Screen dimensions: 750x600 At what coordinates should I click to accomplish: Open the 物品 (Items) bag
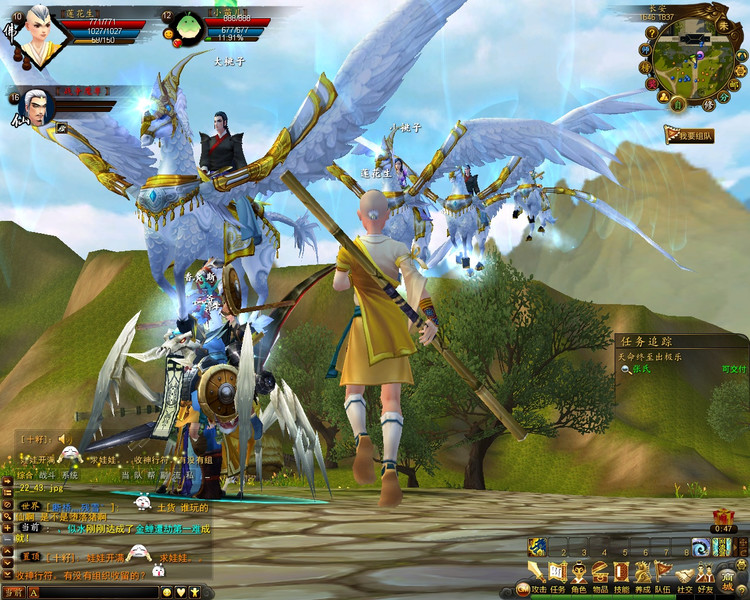coord(600,573)
